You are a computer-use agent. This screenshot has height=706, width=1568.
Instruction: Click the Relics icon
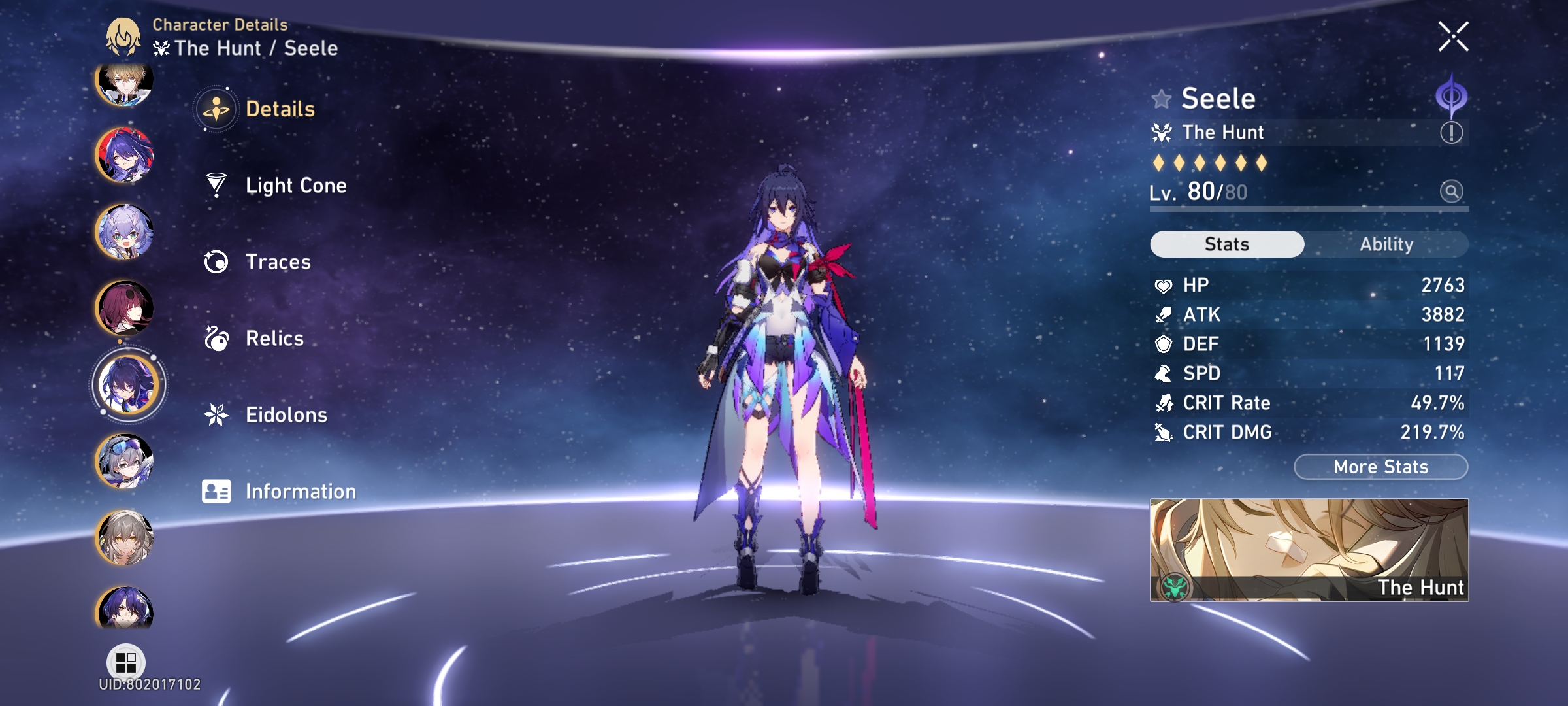click(216, 339)
